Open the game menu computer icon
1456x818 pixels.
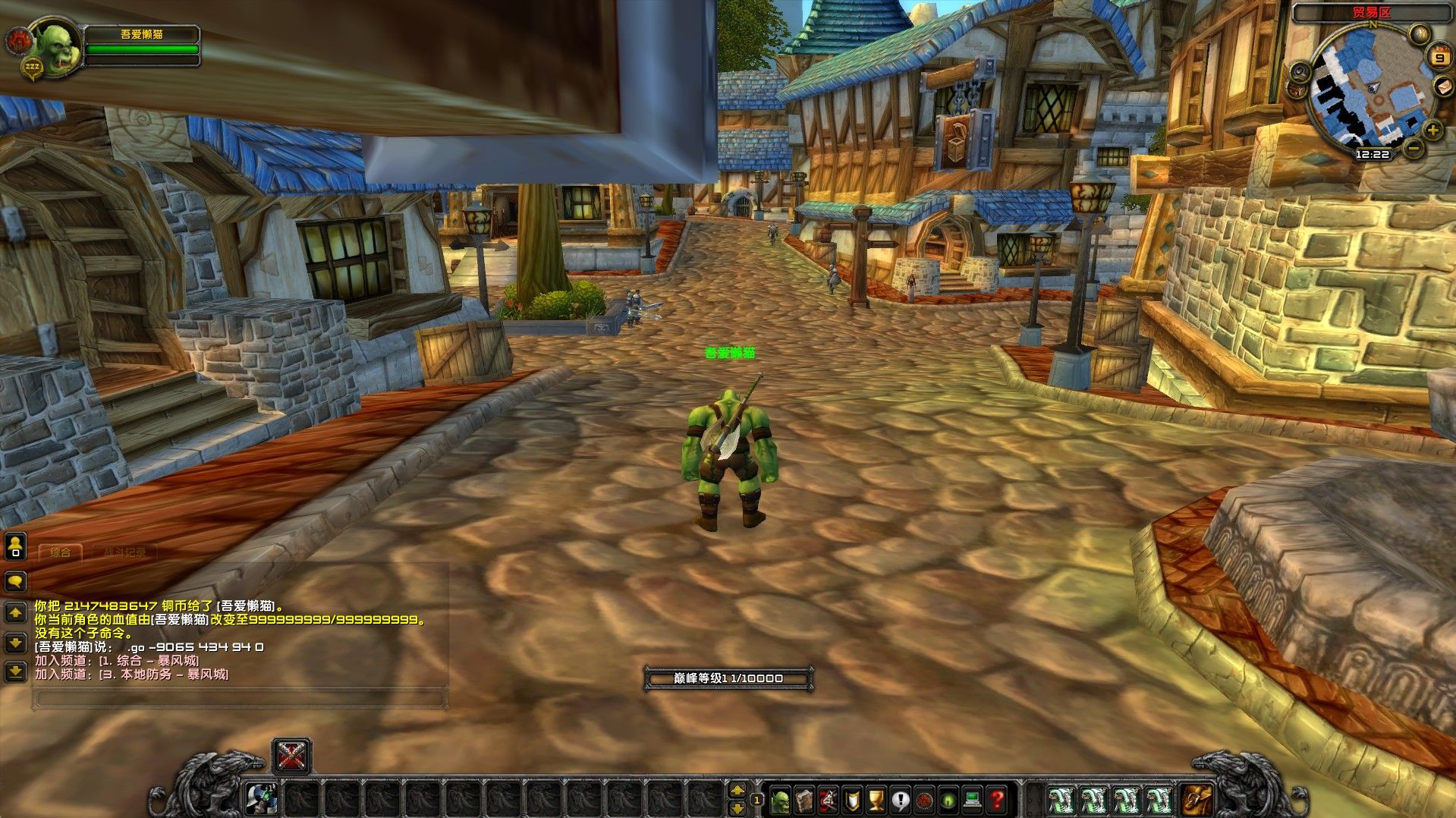[x=972, y=800]
